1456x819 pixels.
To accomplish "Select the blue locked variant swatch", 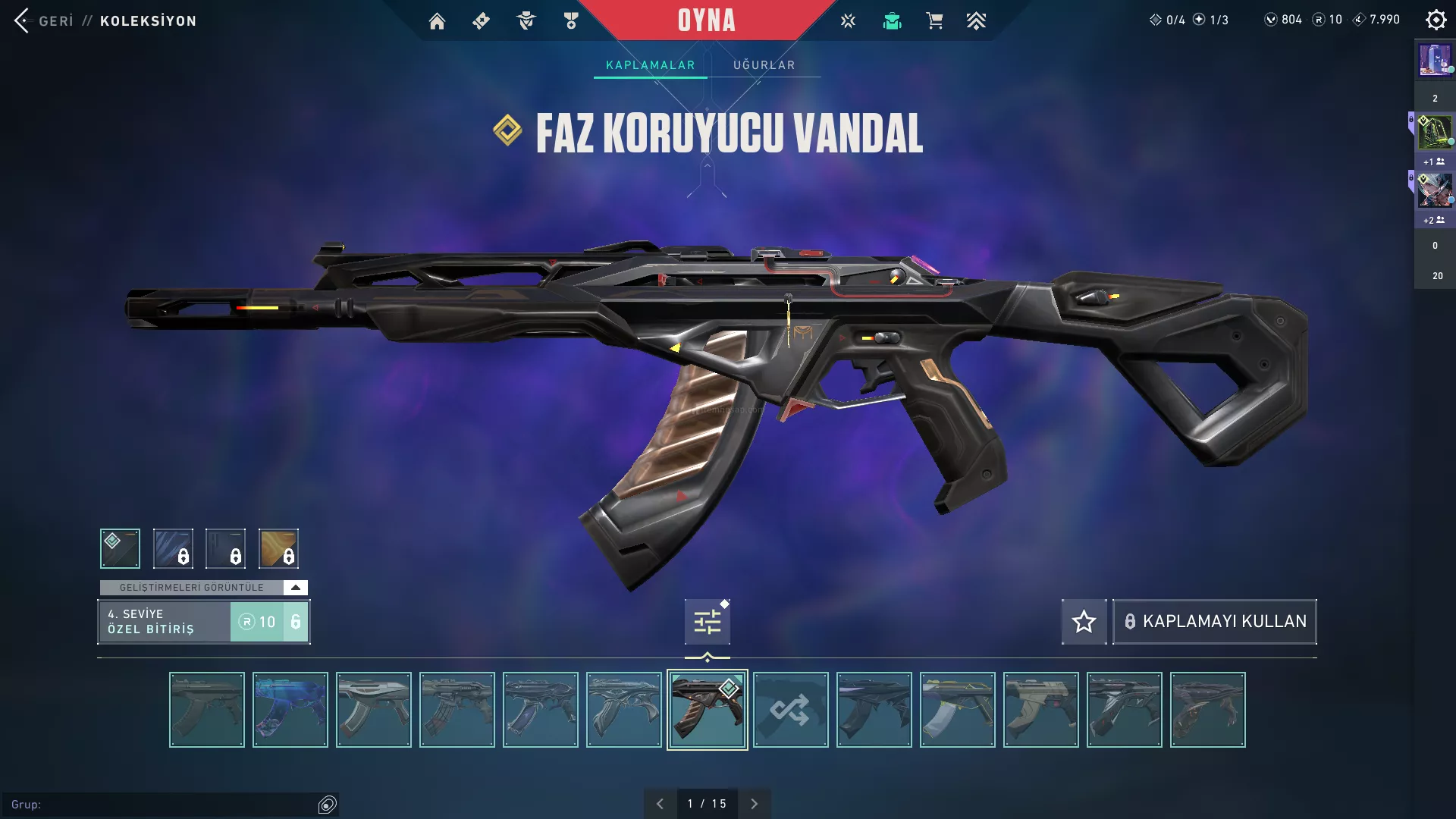I will pyautogui.click(x=173, y=548).
